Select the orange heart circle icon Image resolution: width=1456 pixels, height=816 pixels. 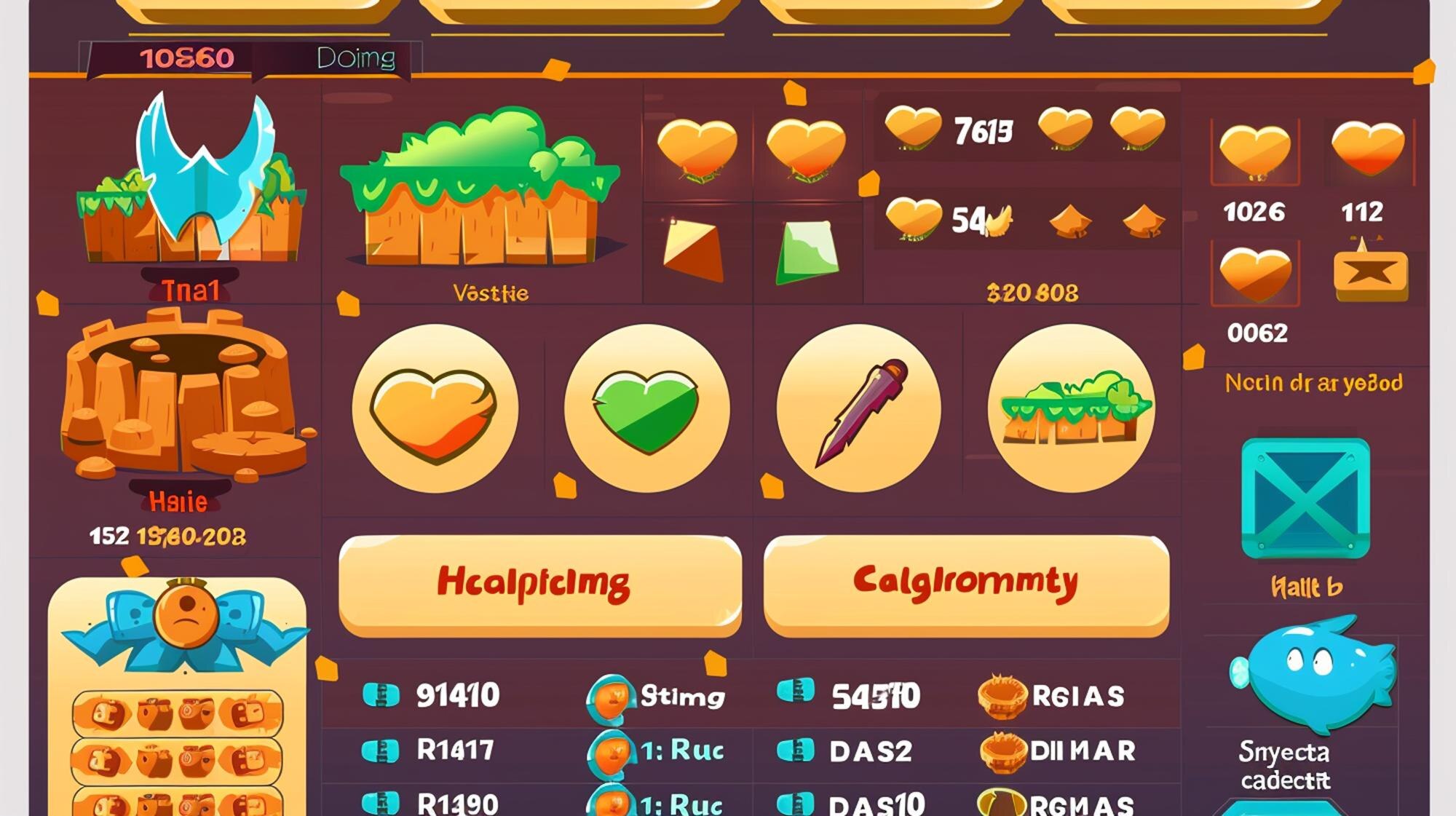pyautogui.click(x=435, y=408)
